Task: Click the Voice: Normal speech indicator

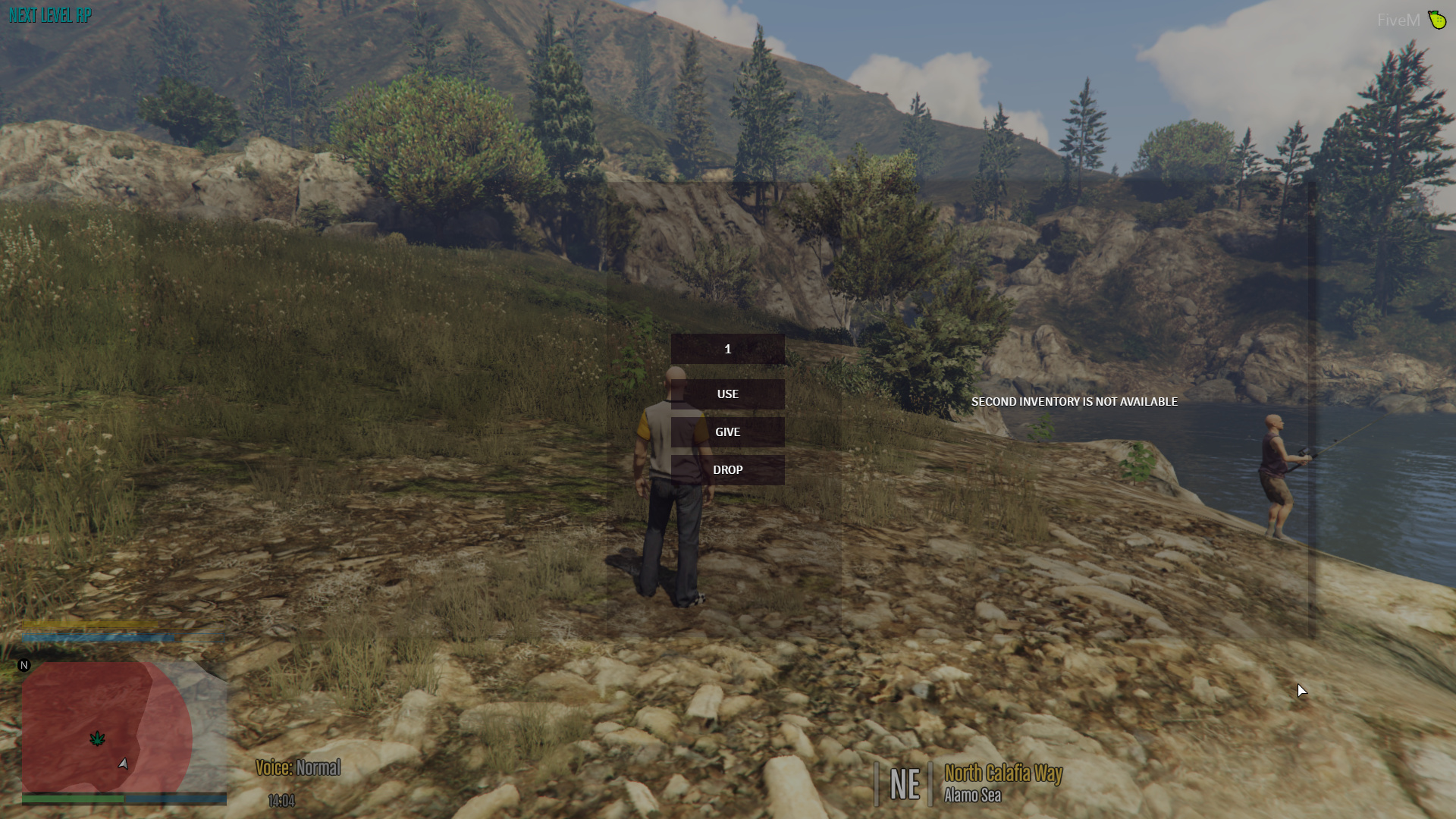Action: pyautogui.click(x=299, y=768)
